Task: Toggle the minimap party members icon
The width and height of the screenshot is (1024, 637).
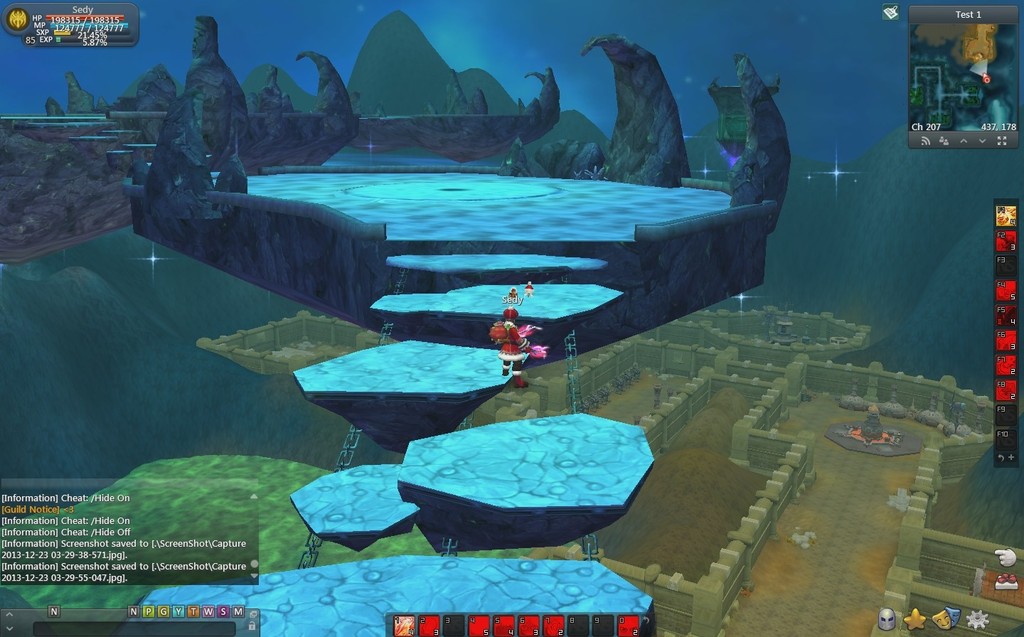Action: 944,142
